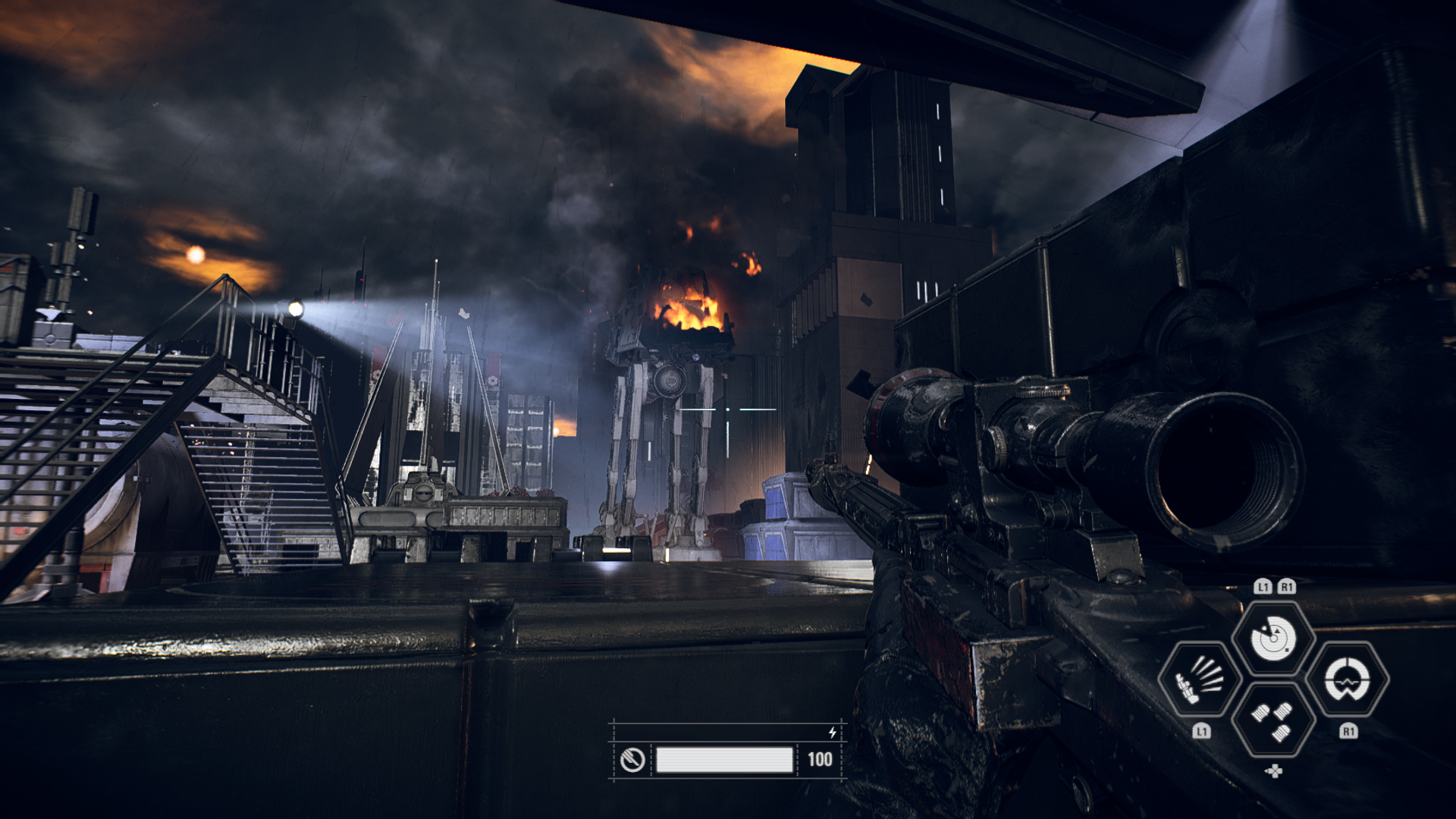Trigger the circular helmet-shaped ability icon

[x=1348, y=679]
